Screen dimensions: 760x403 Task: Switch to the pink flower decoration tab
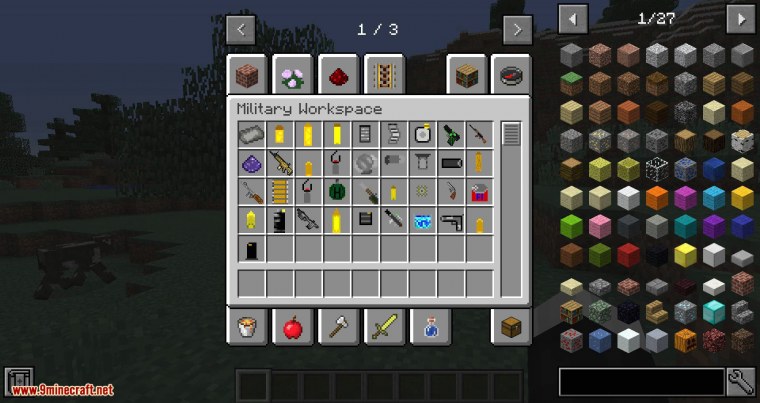[x=292, y=75]
